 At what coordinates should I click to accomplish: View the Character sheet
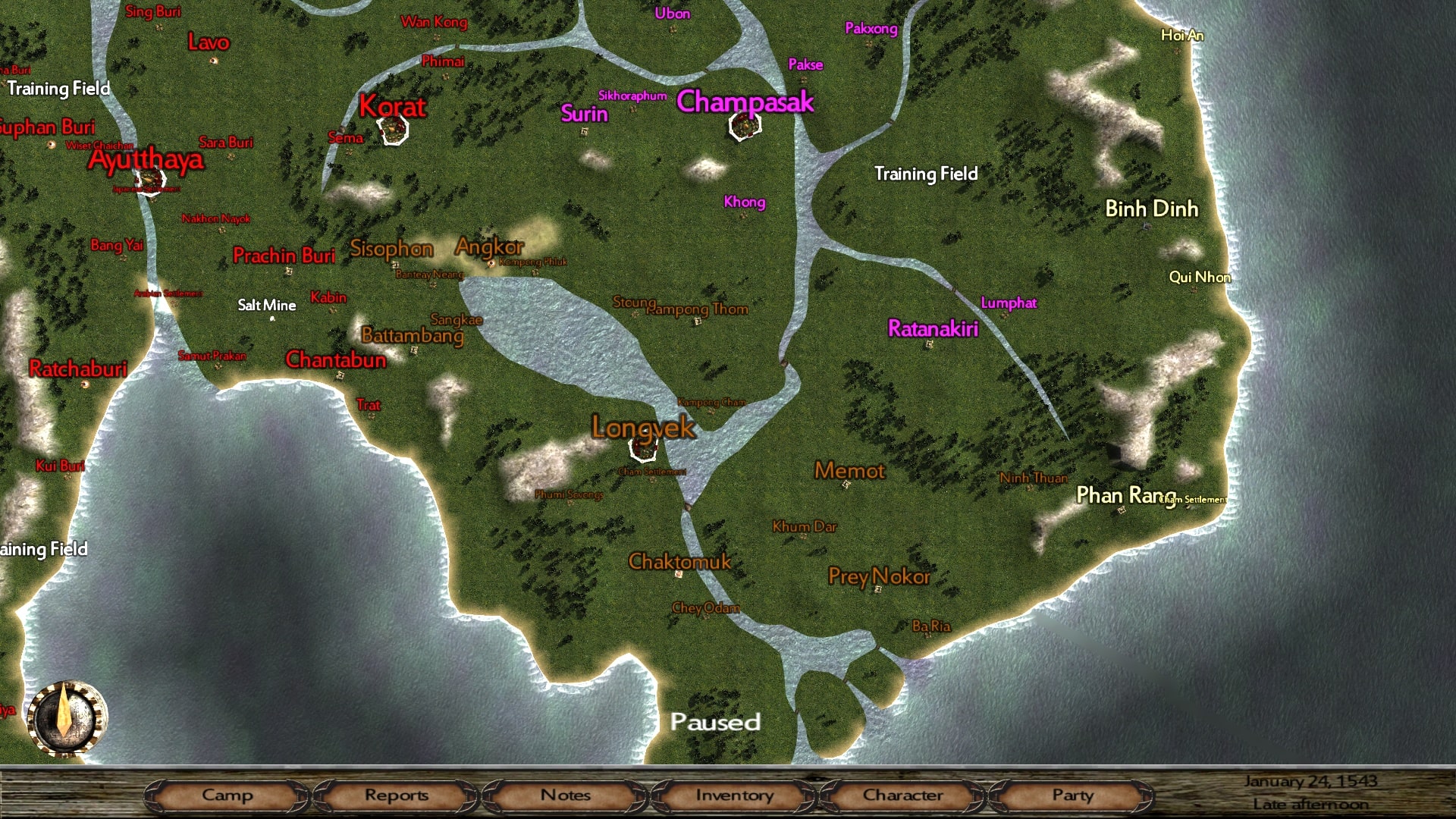click(x=902, y=795)
